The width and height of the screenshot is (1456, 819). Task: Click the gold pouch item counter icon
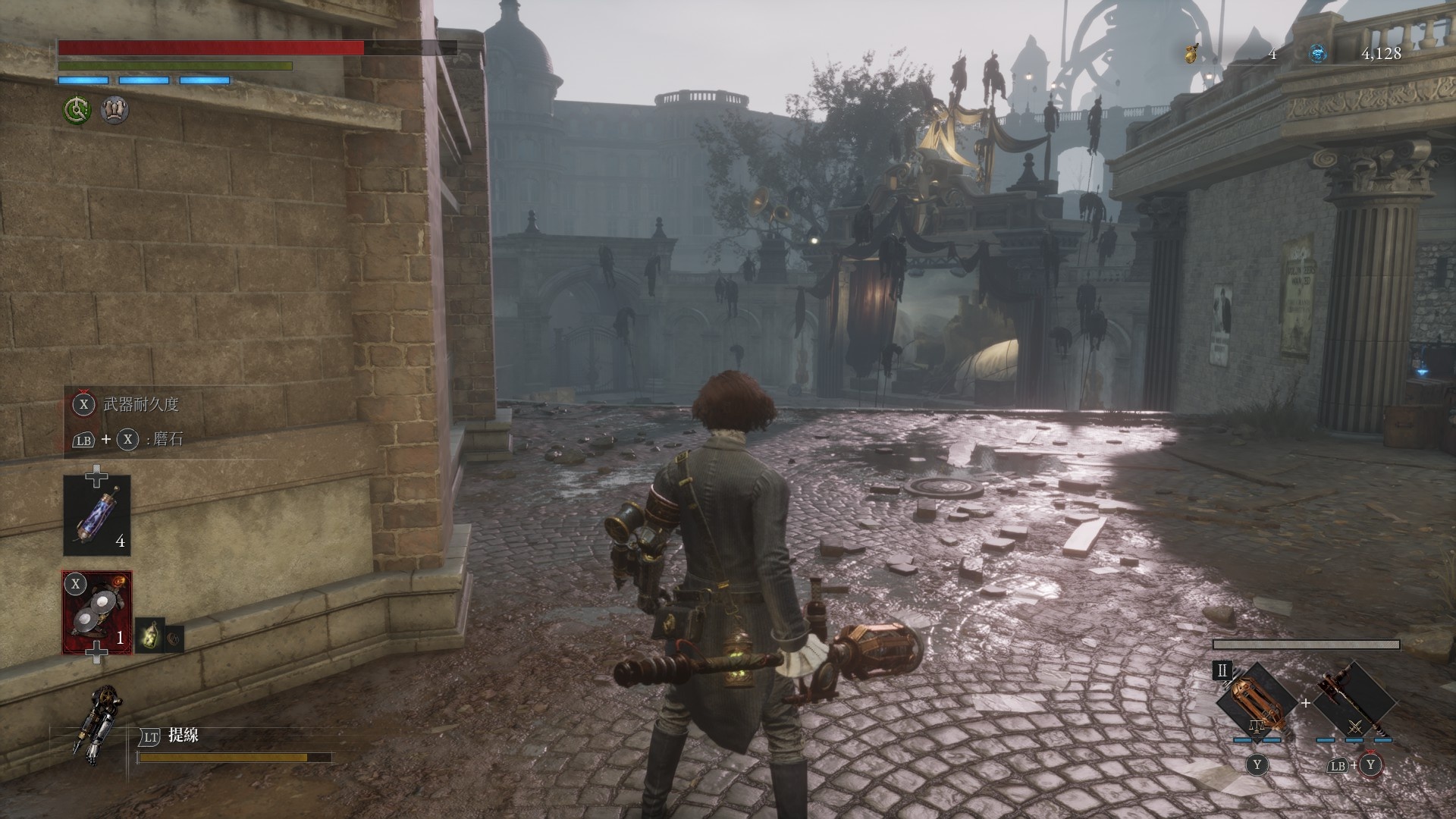(x=1192, y=54)
